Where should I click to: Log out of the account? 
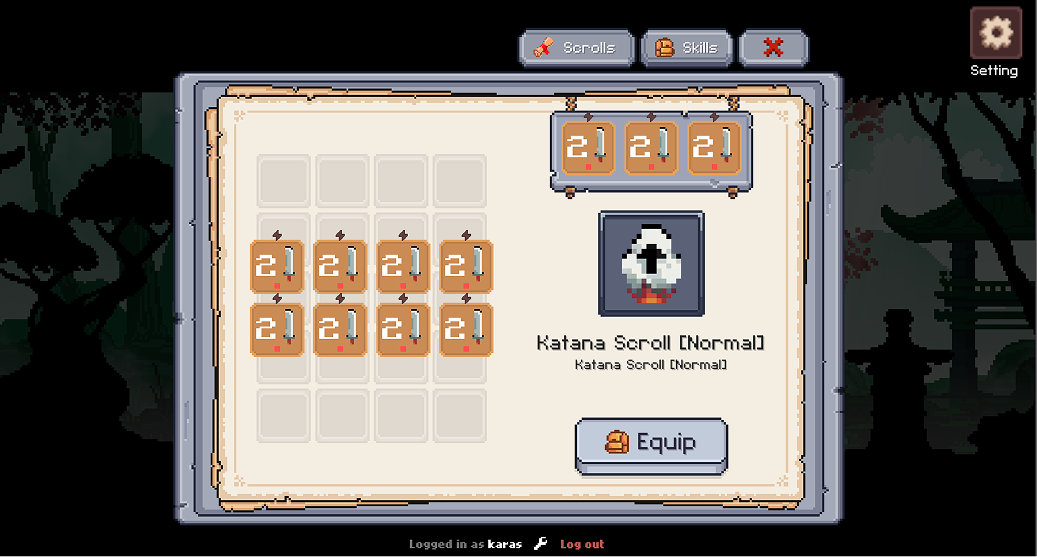pos(582,544)
